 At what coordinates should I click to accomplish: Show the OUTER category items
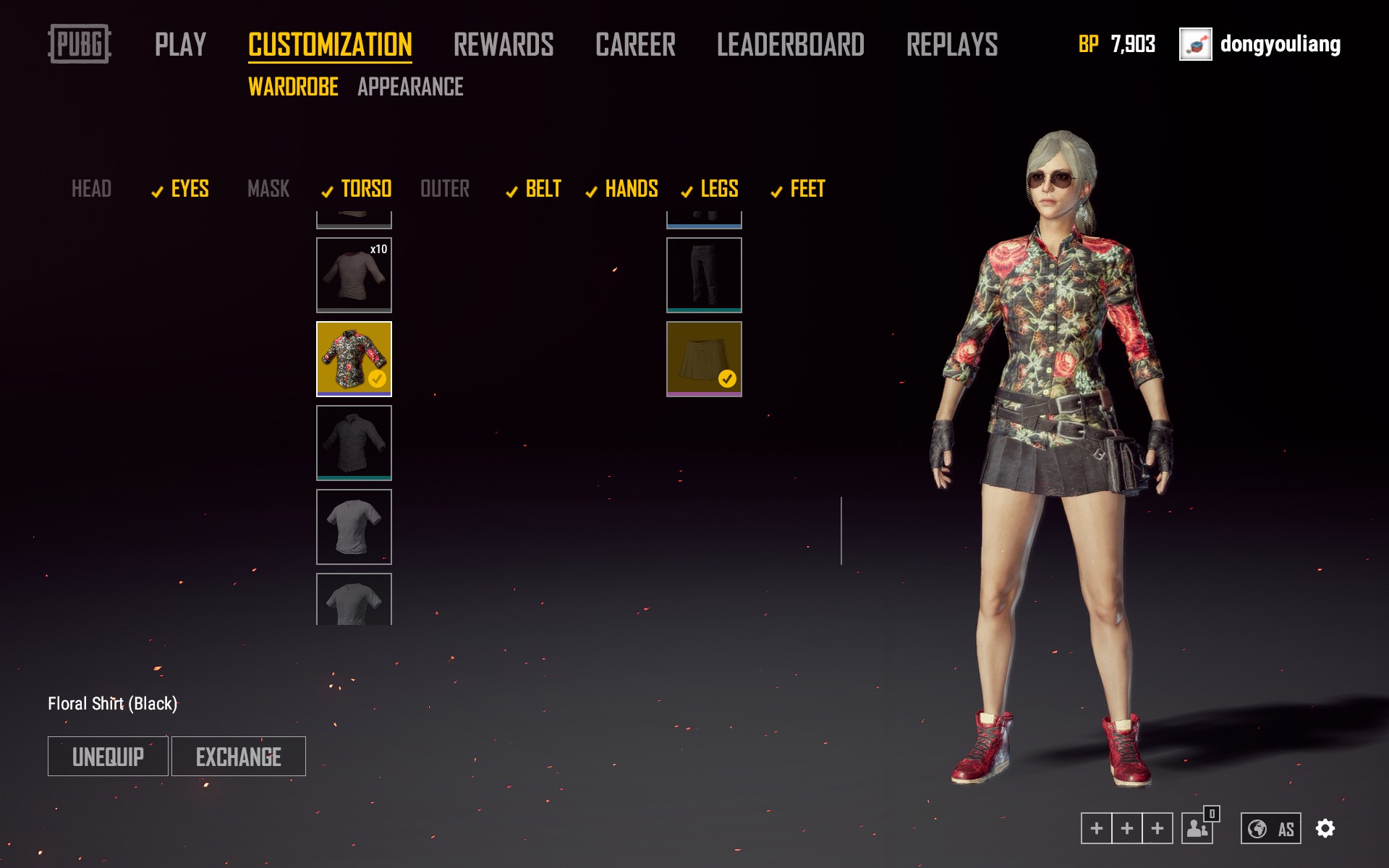(x=445, y=189)
